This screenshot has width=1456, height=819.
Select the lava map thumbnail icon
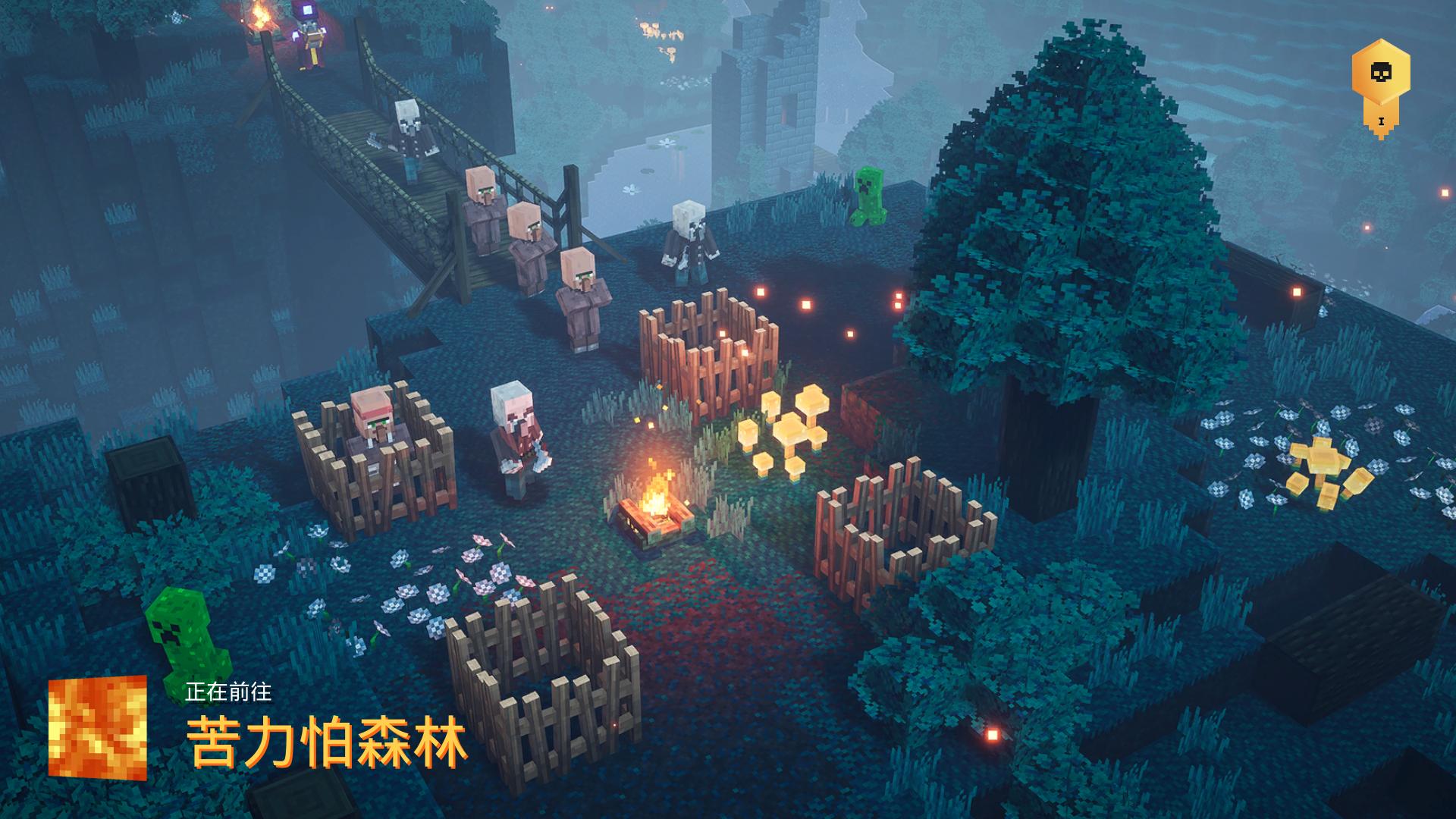coord(97,728)
